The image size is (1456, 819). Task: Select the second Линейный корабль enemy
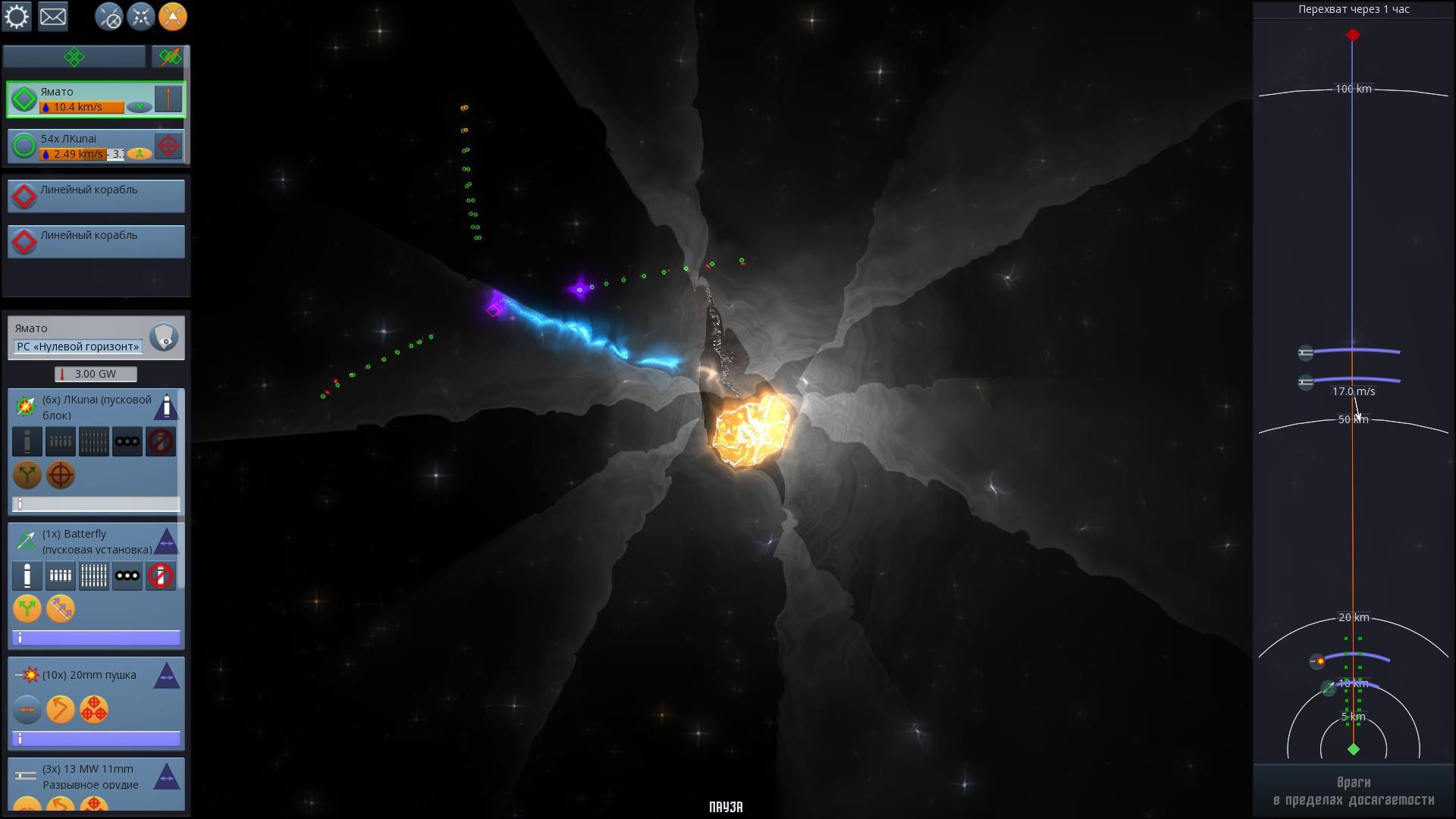96,241
